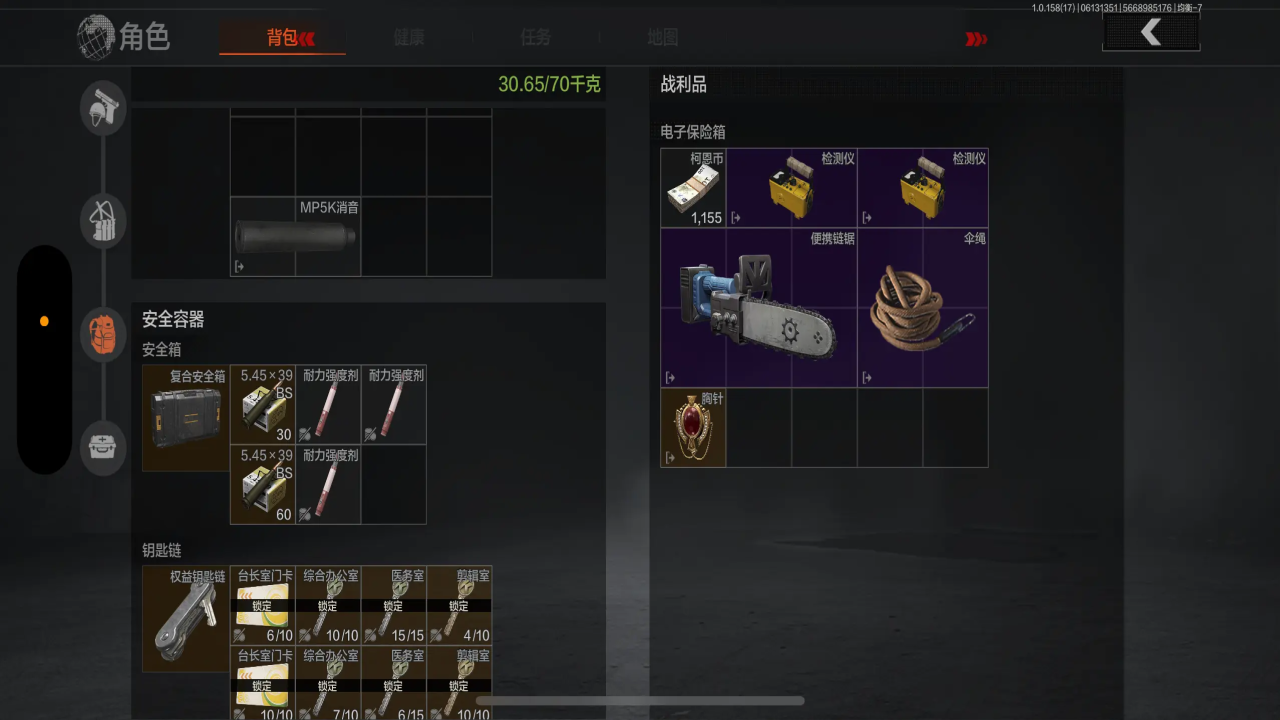1280x720 pixels.
Task: Select the MP5K消音 suppressor item
Action: 296,237
